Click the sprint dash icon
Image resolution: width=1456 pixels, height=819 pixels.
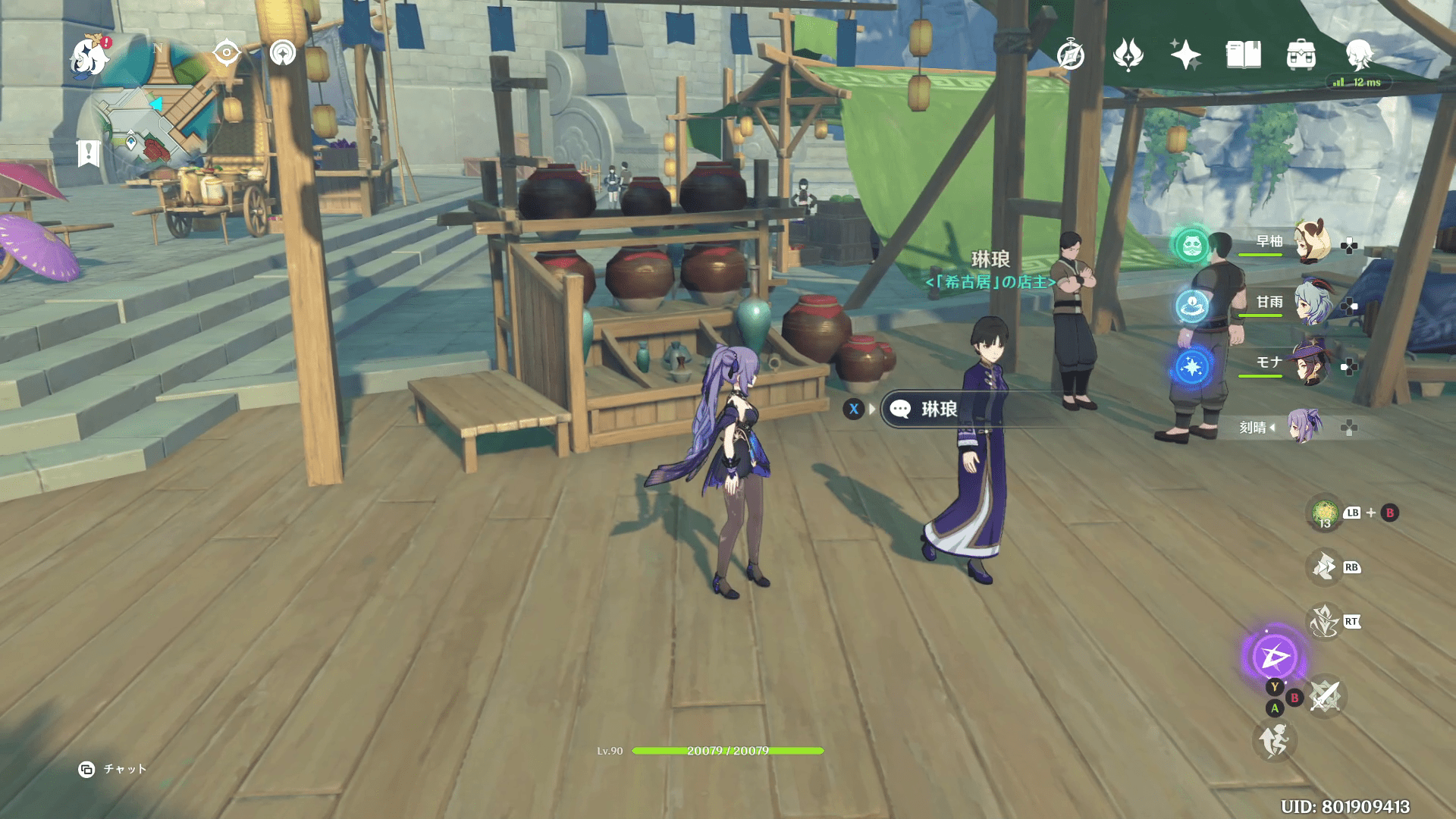(1274, 741)
